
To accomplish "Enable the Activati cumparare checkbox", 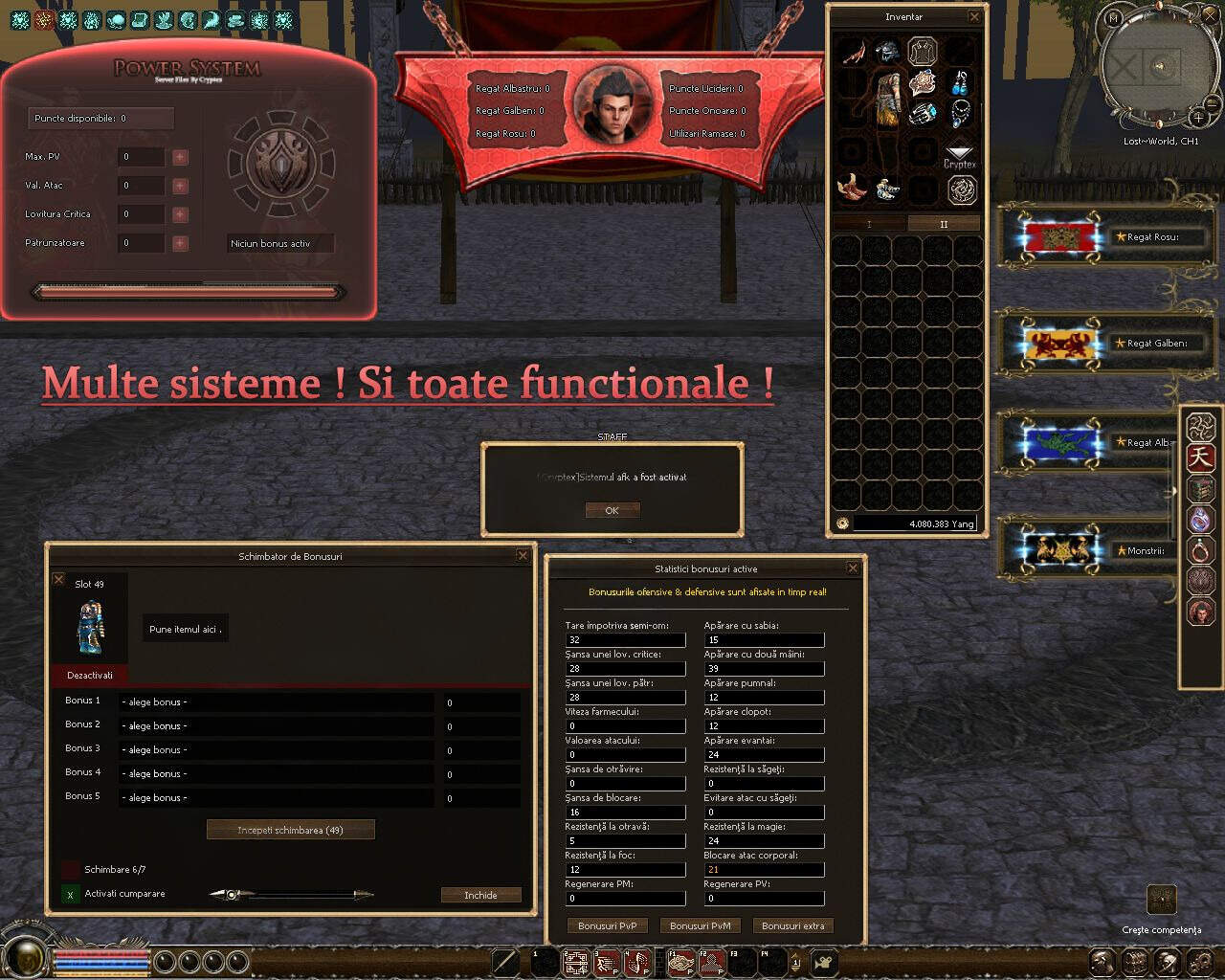I will 69,894.
